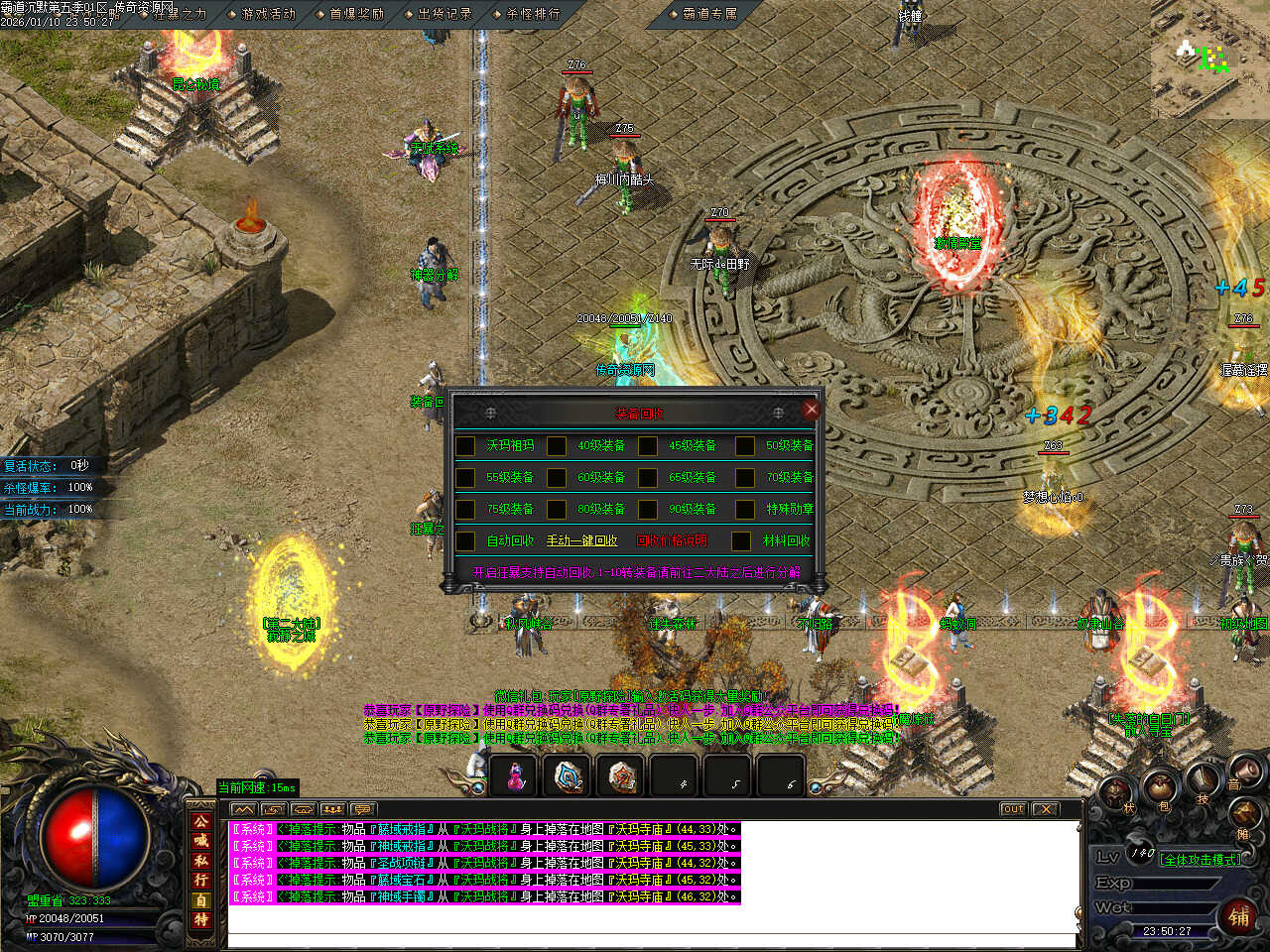Tick the 沃玛祖玛 equipment checkbox
The height and width of the screenshot is (952, 1270).
[x=465, y=446]
